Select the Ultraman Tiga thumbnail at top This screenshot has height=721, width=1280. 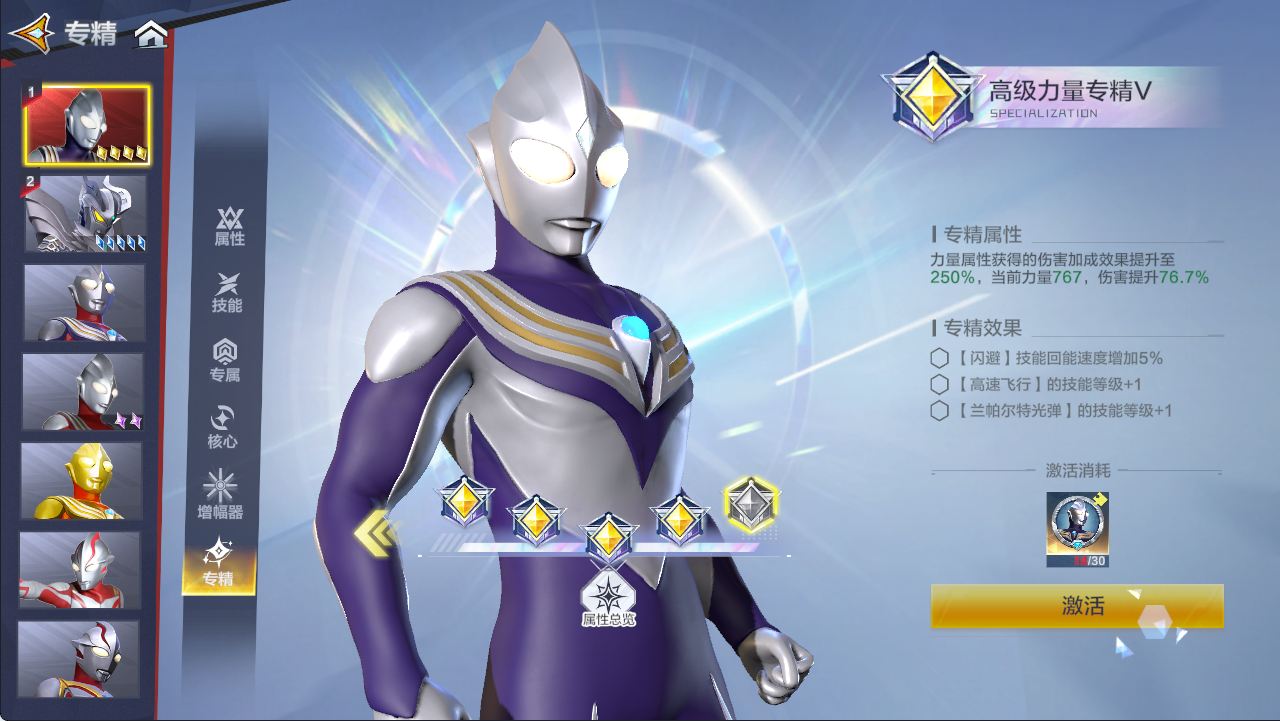click(85, 121)
